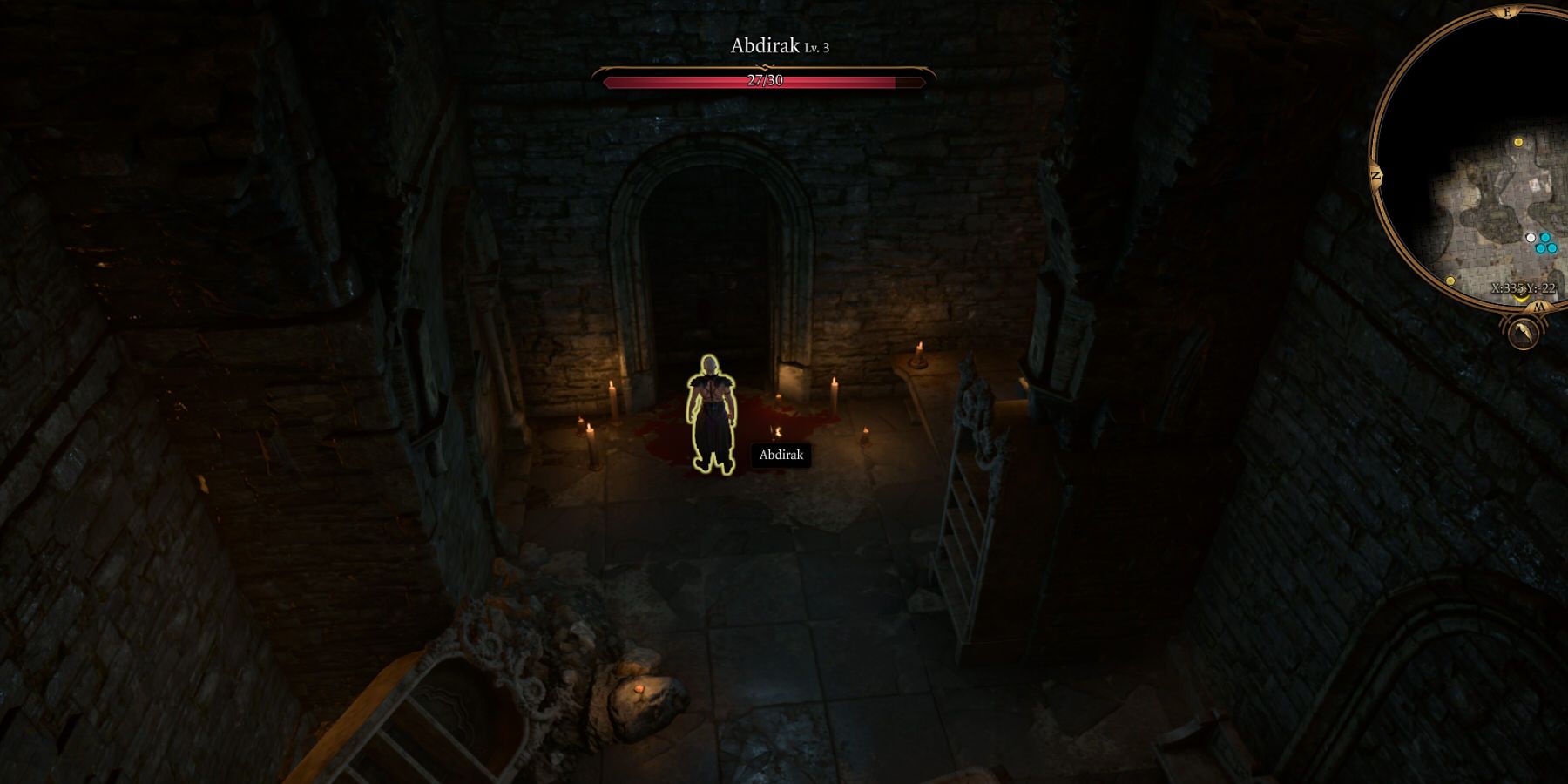This screenshot has width=1568, height=784.
Task: Click the W compass marker on the minimap
Action: pyautogui.click(x=1538, y=306)
